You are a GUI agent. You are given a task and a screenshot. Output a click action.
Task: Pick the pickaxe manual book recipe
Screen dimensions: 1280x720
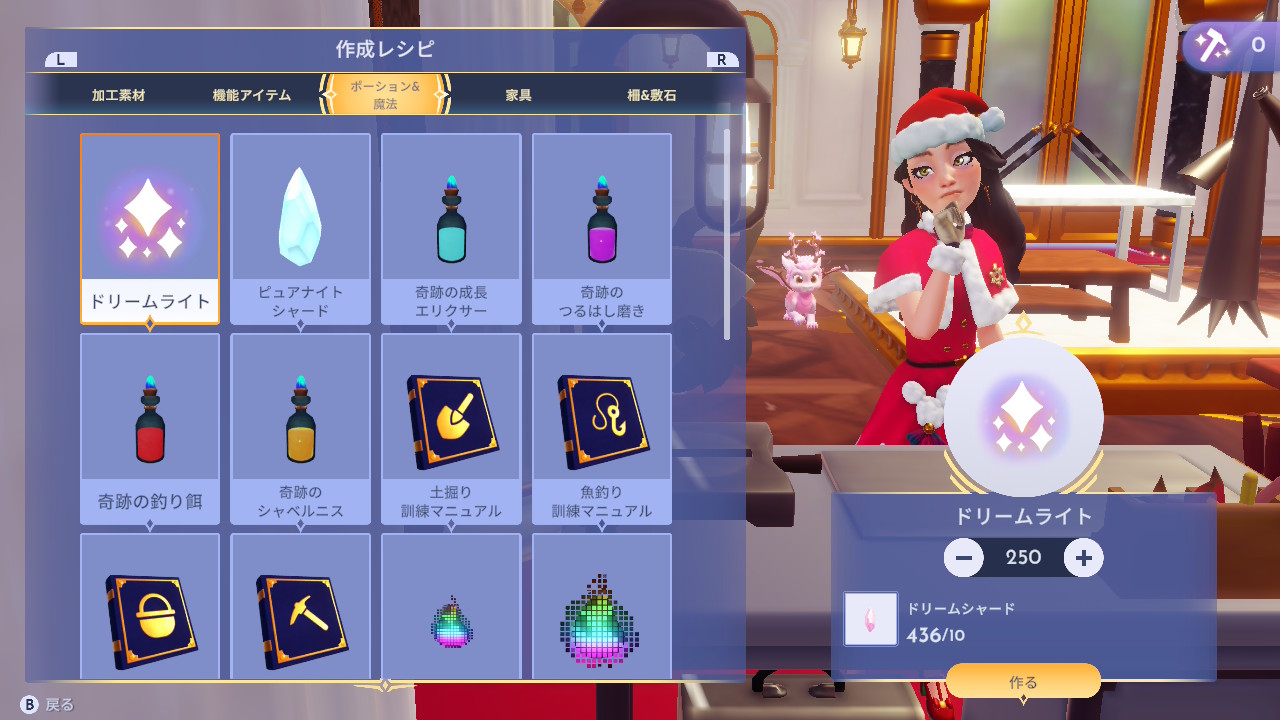point(300,607)
